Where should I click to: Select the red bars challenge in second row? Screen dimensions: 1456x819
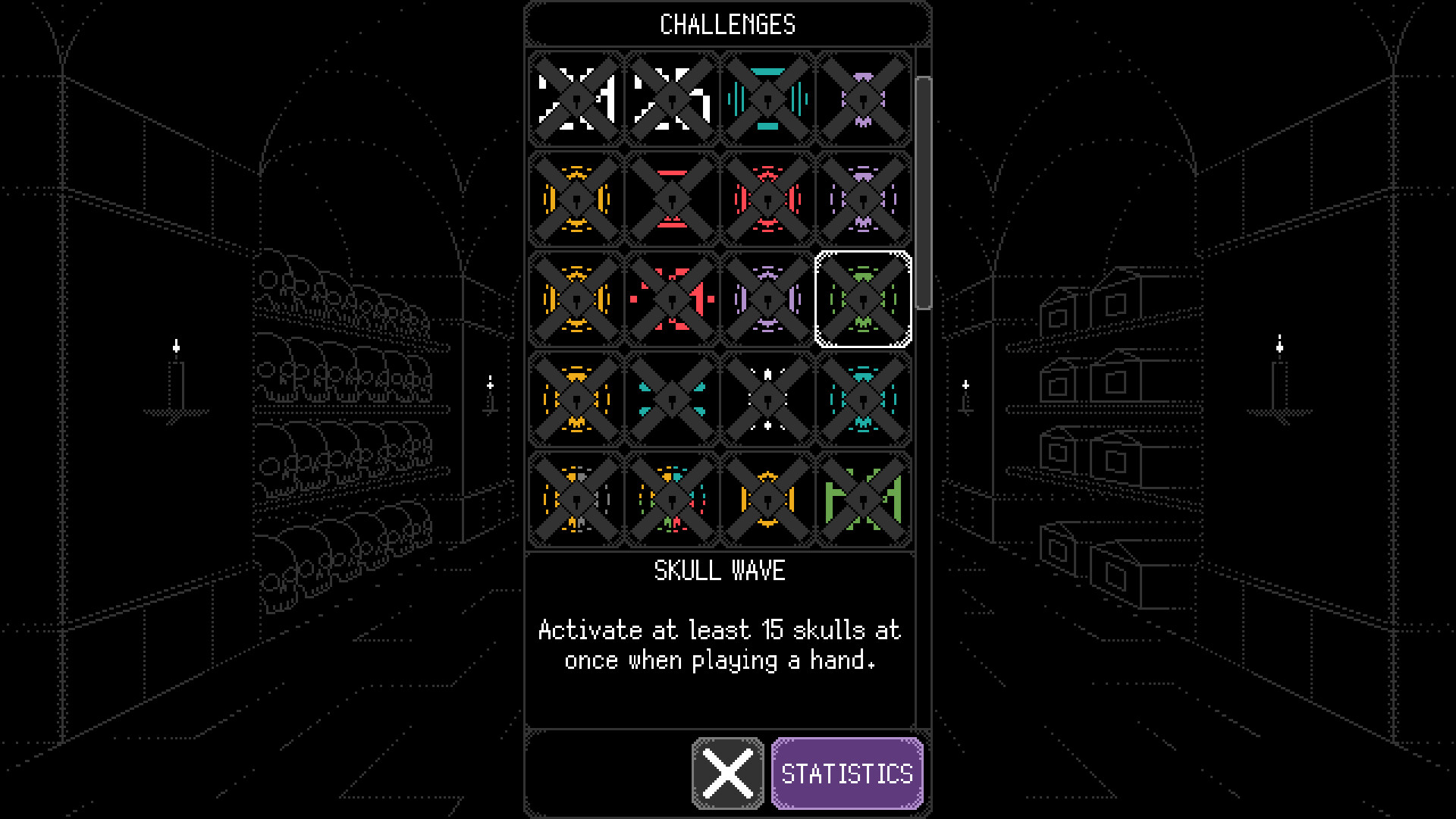tap(670, 199)
